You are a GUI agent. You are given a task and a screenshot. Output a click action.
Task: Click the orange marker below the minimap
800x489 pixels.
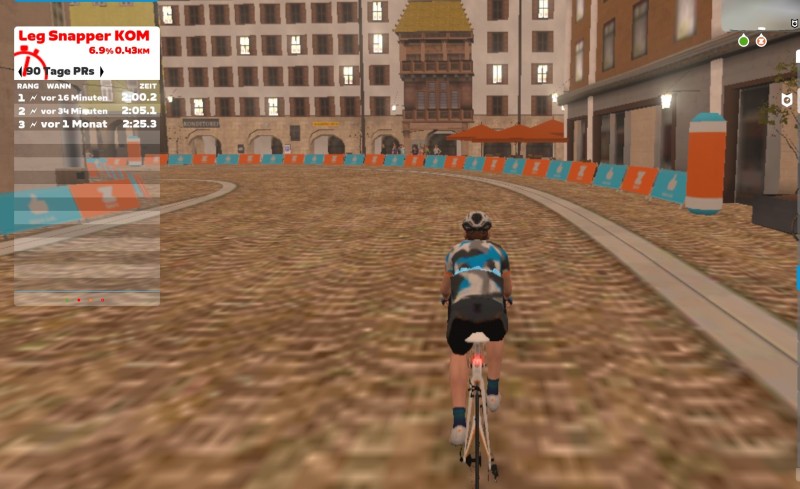tap(761, 41)
